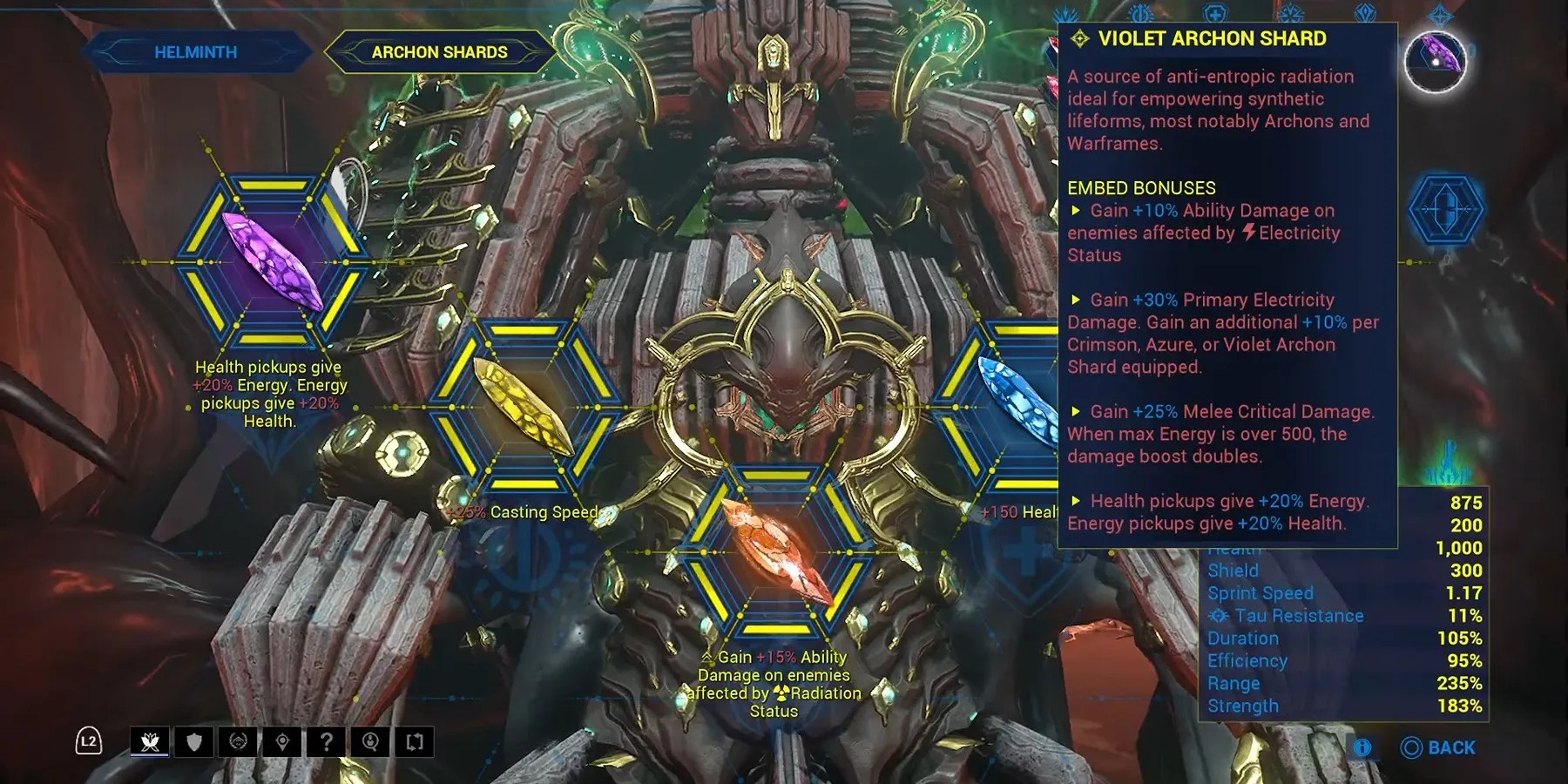1568x784 pixels.
Task: Select the Archon Shards tab
Action: point(440,51)
